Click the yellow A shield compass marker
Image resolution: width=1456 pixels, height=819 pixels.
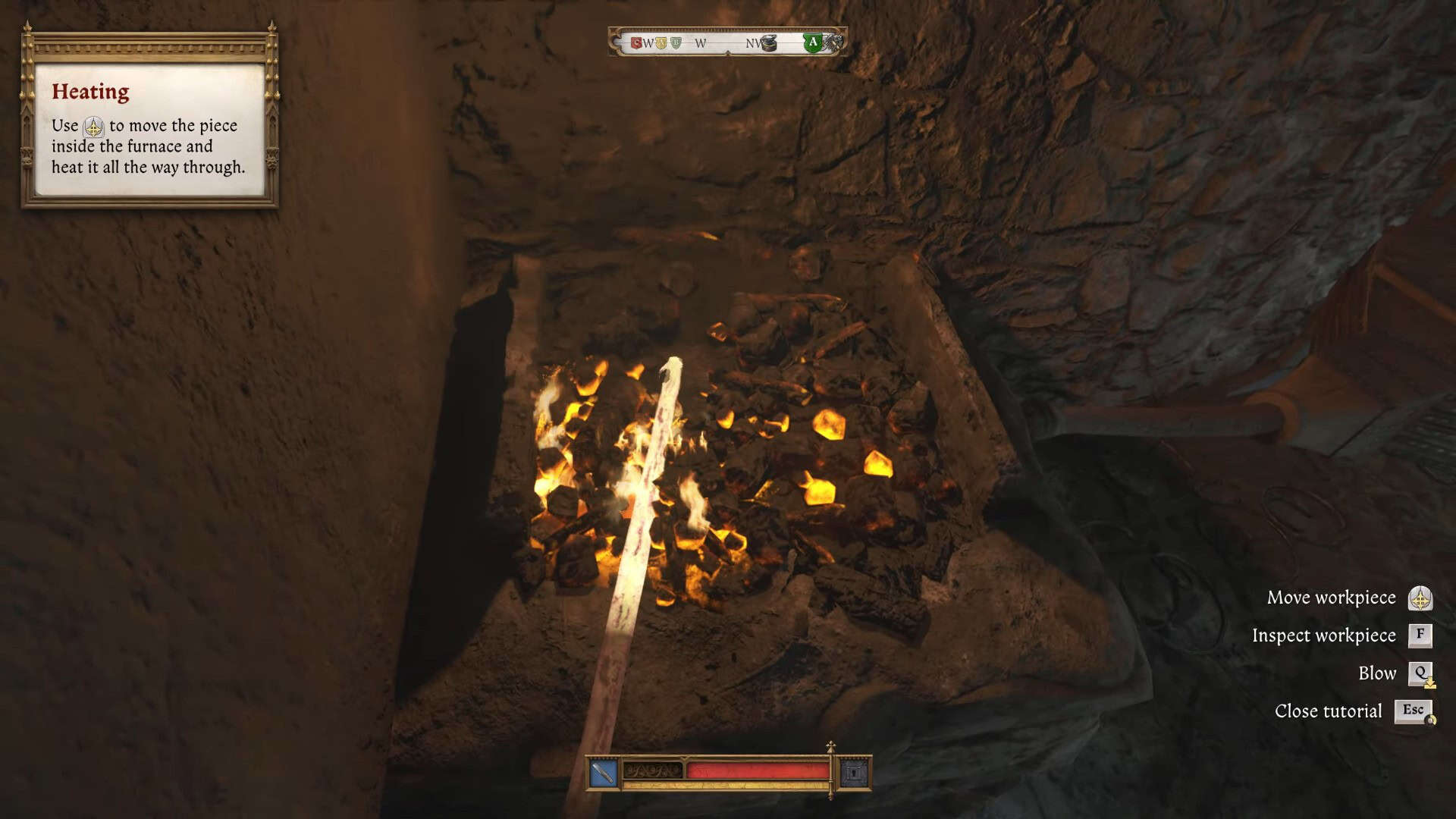(x=661, y=43)
